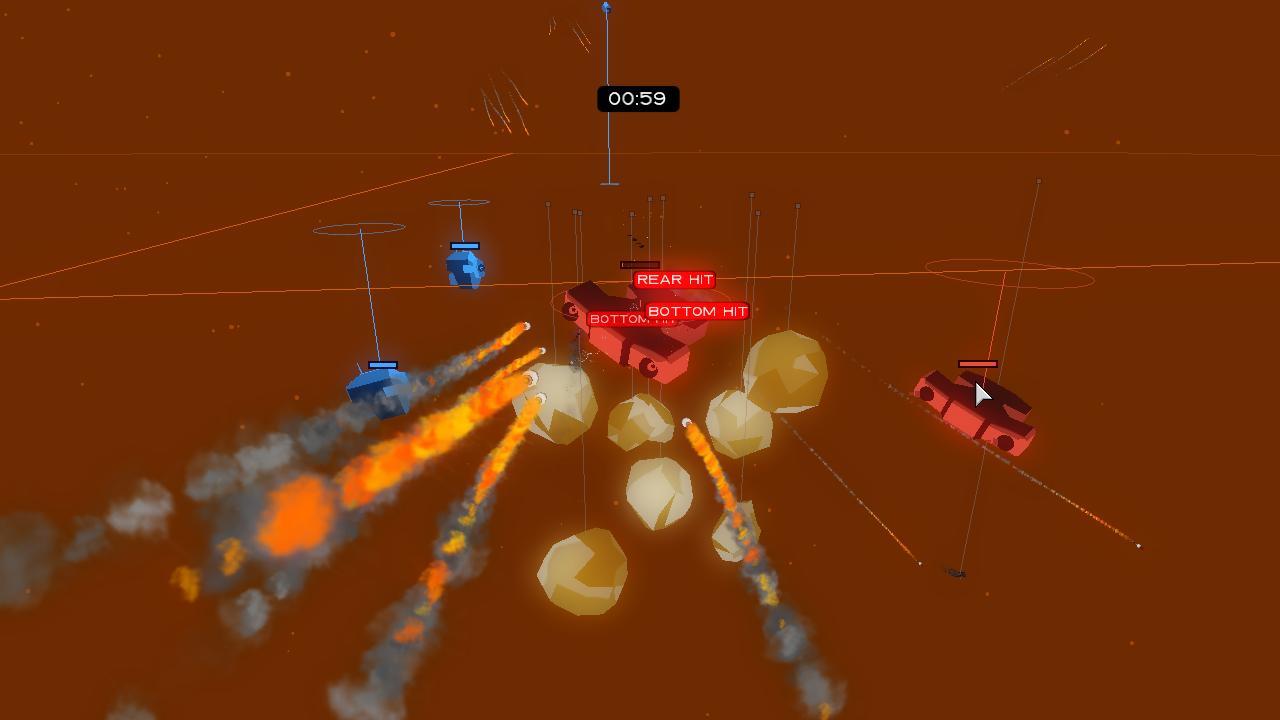Click the 00:59 match timer display
1280x720 pixels.
tap(640, 98)
